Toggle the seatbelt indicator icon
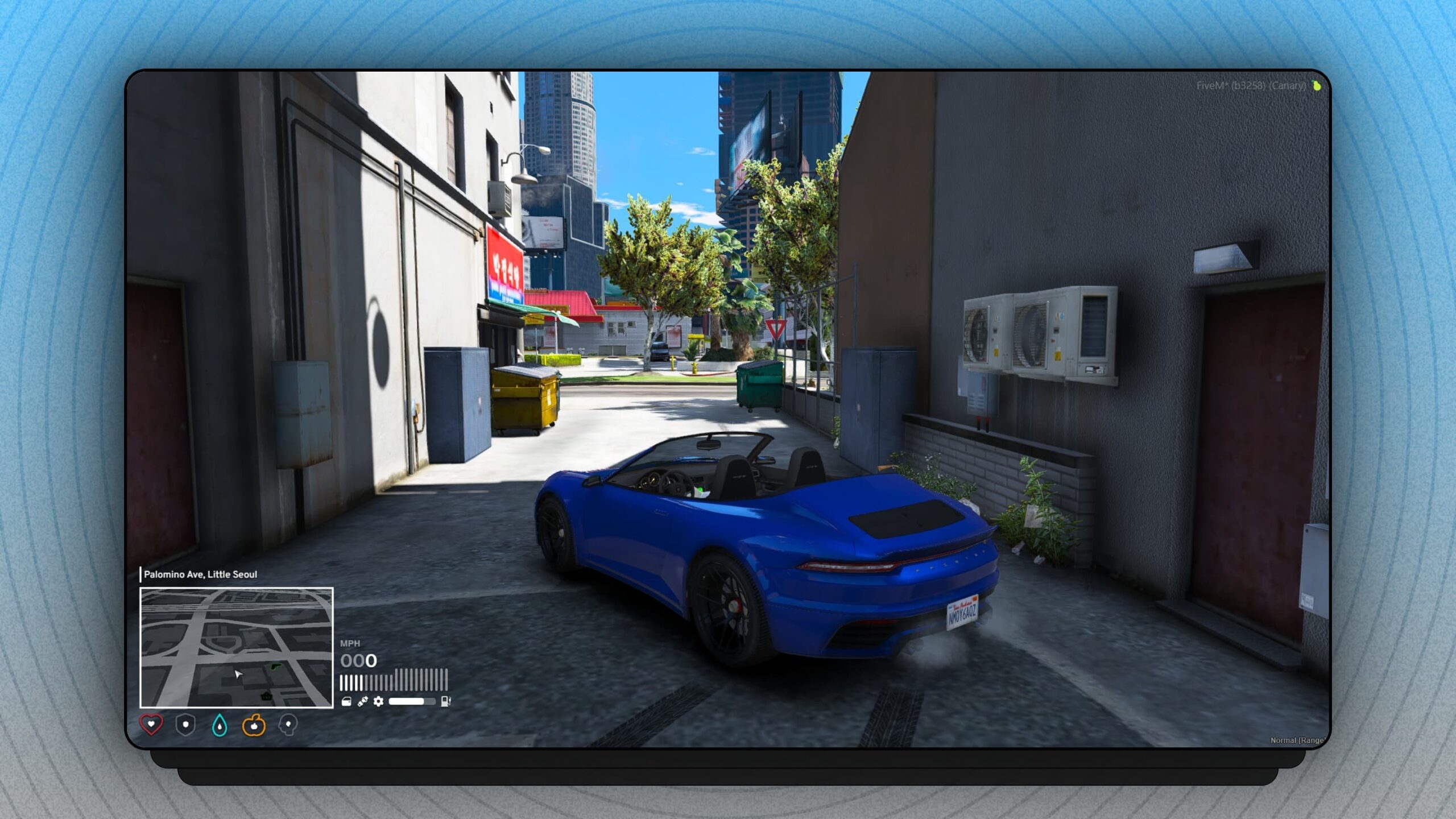The width and height of the screenshot is (1456, 819). pos(362,701)
